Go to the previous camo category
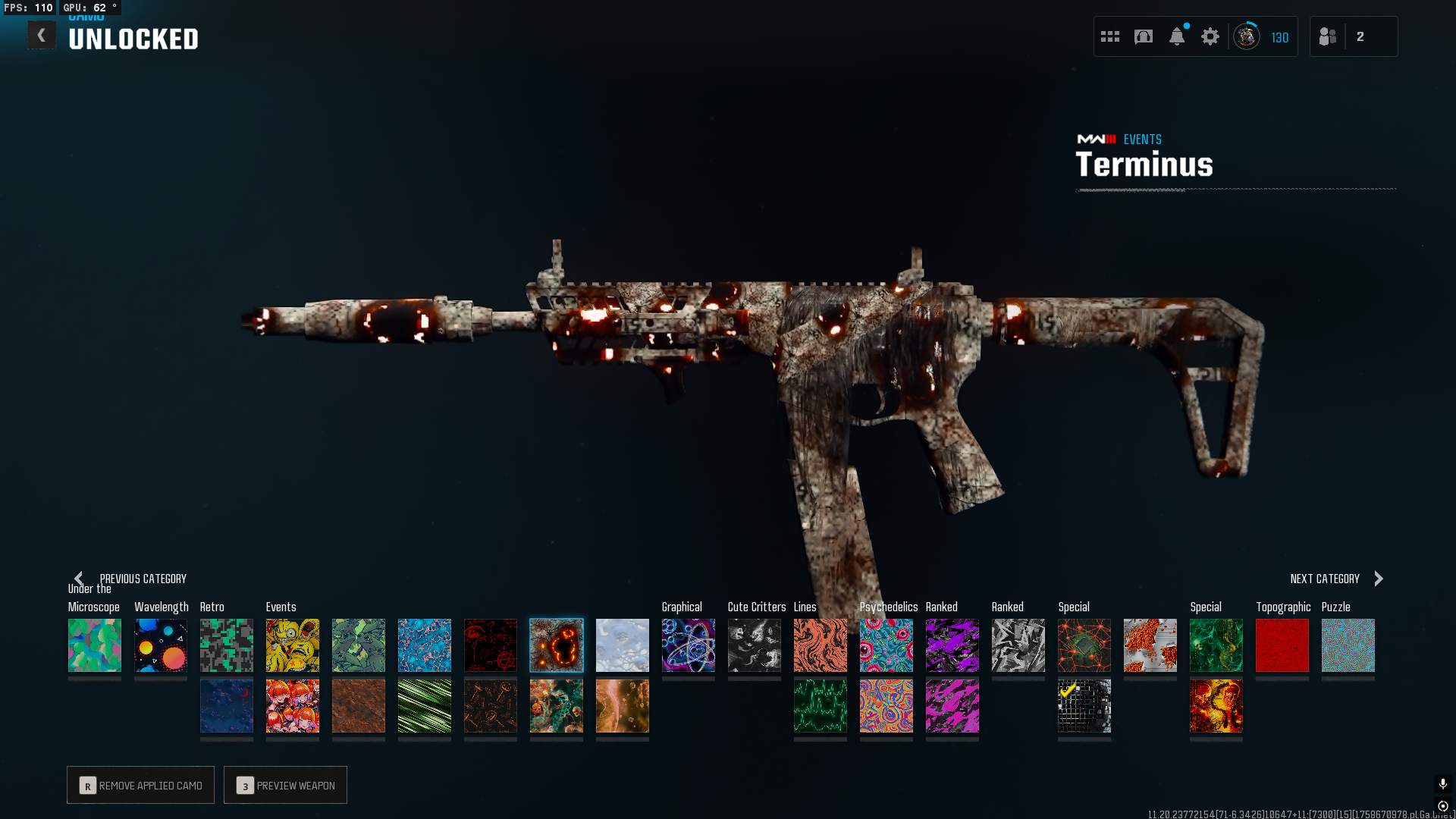 [79, 579]
